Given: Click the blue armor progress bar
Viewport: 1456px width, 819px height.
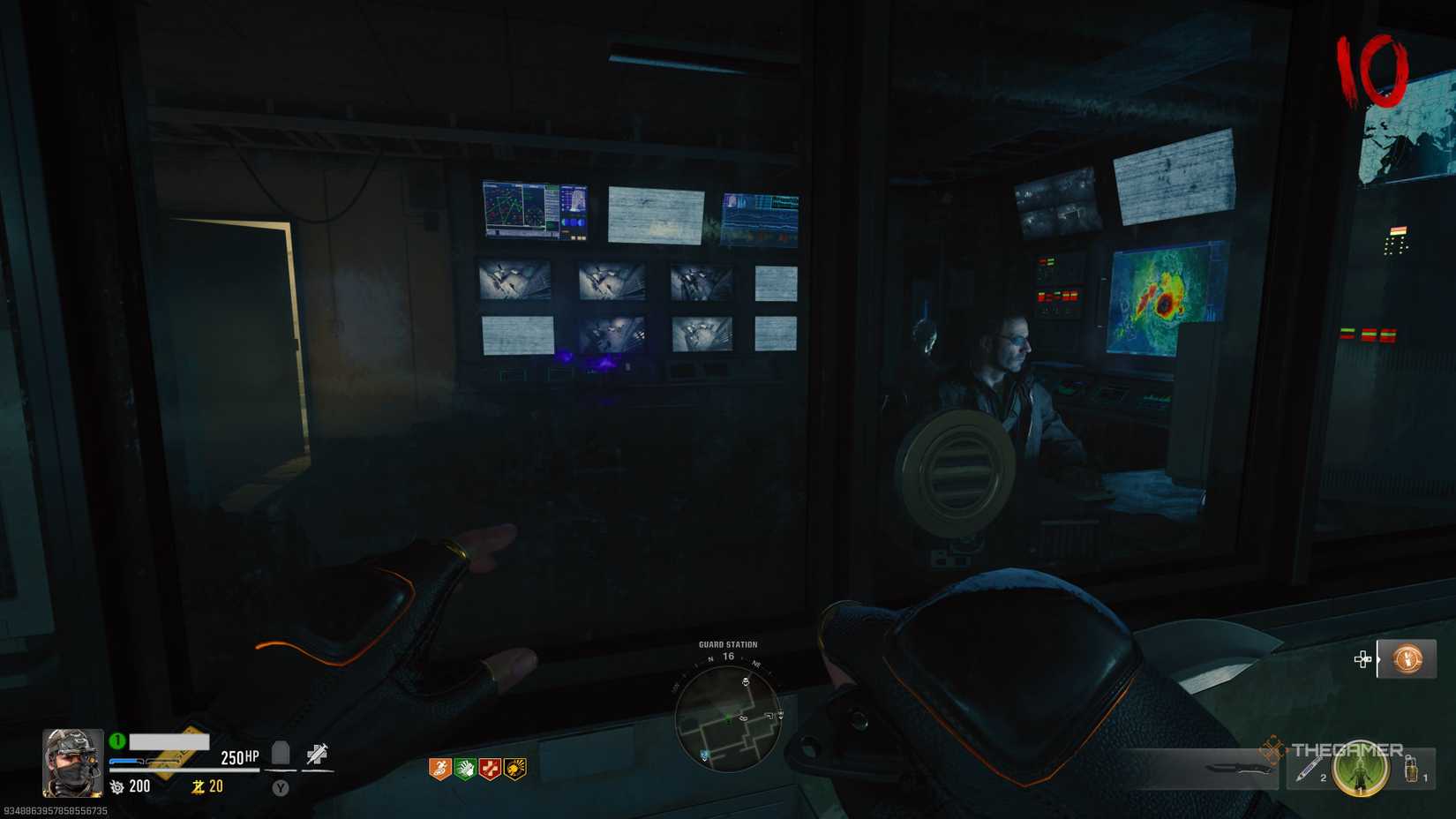Looking at the screenshot, I should pyautogui.click(x=124, y=760).
